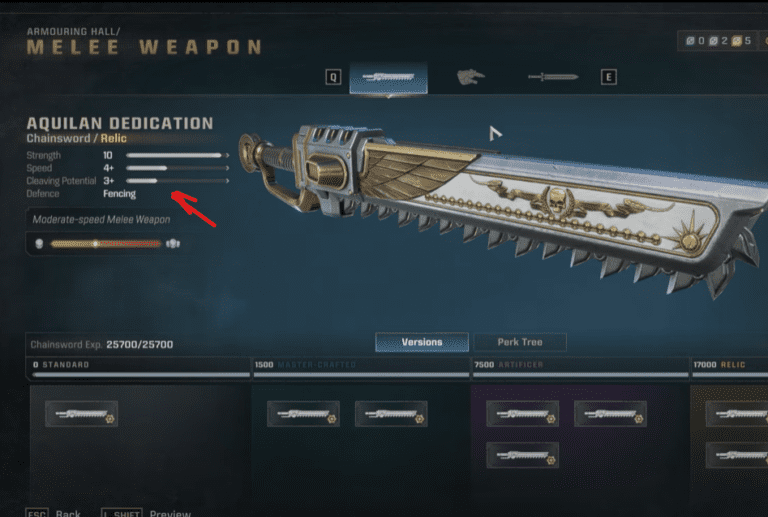Choose the second Master-Crafted chainsword version
The image size is (768, 517).
click(x=391, y=414)
